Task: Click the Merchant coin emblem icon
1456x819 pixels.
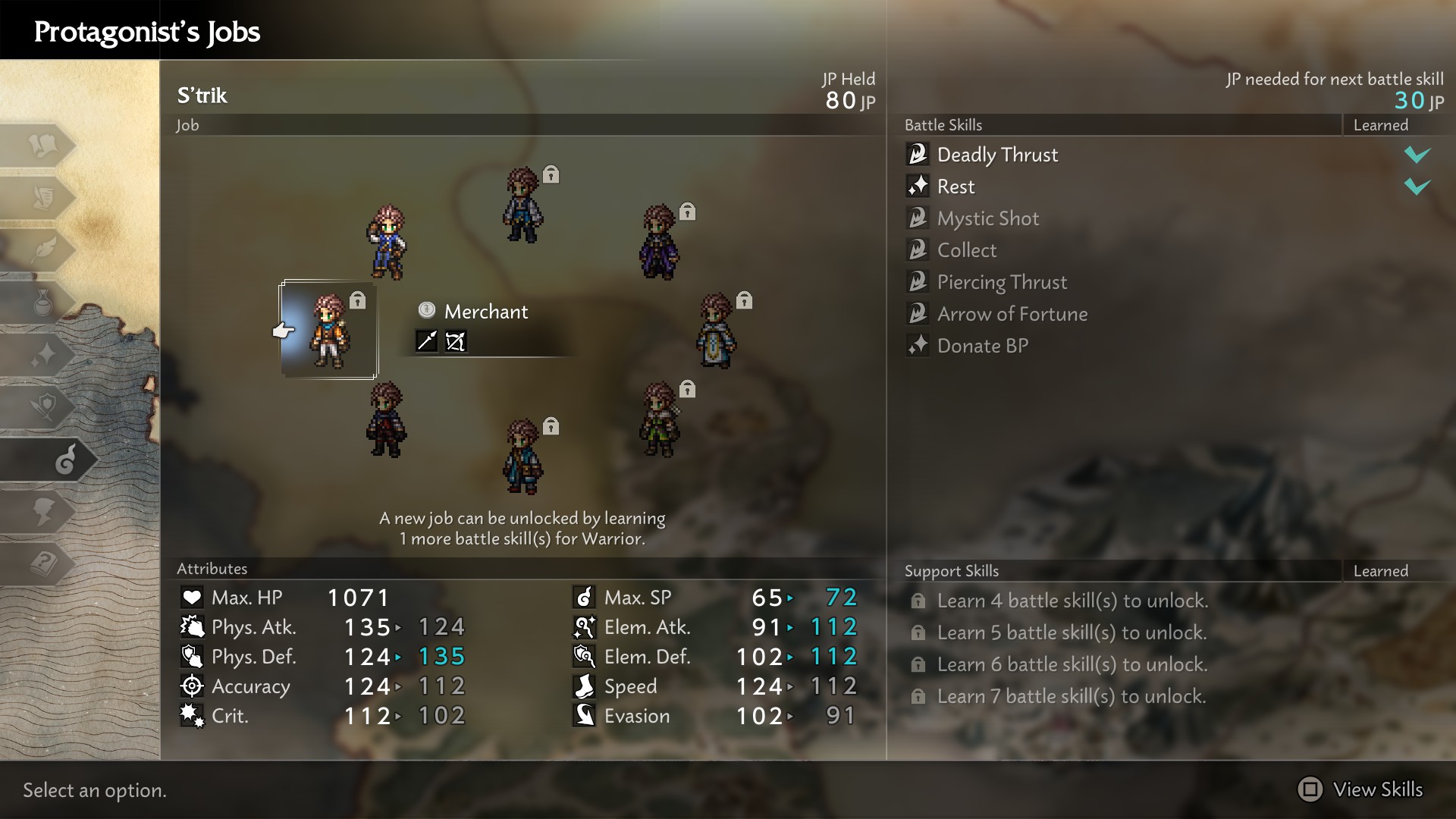Action: click(x=428, y=311)
